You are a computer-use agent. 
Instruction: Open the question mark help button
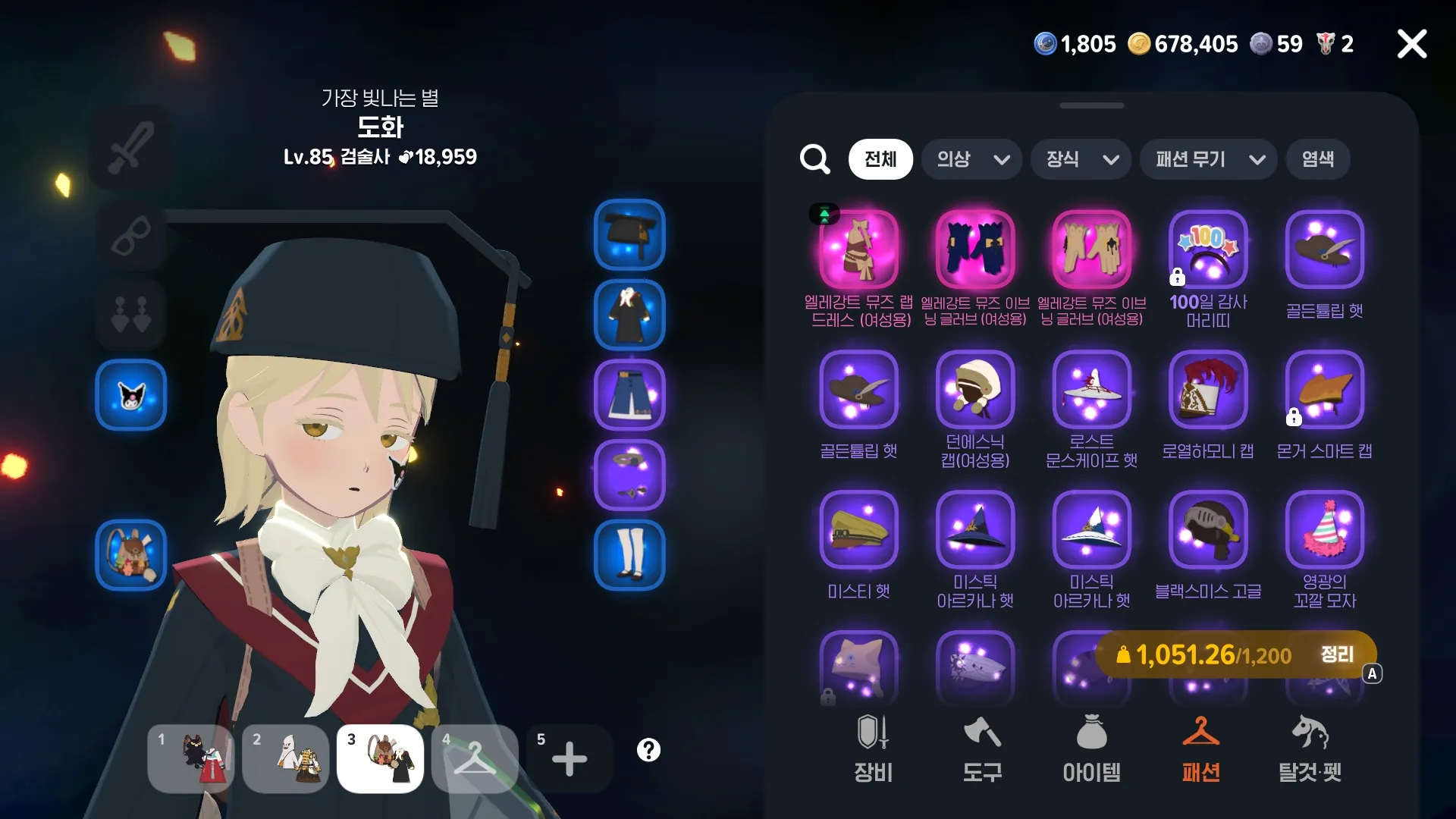648,750
